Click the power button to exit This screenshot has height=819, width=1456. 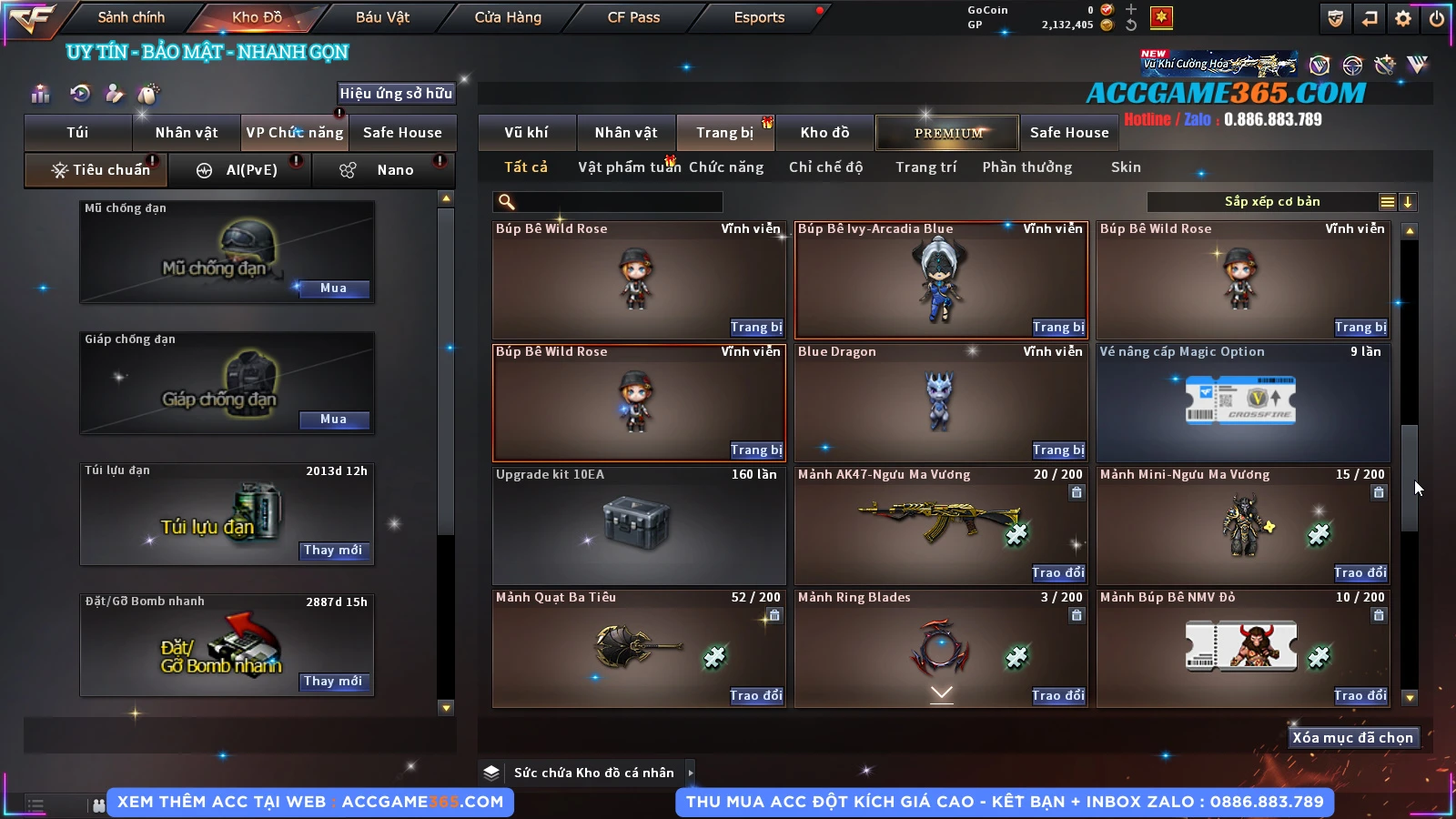click(x=1436, y=18)
